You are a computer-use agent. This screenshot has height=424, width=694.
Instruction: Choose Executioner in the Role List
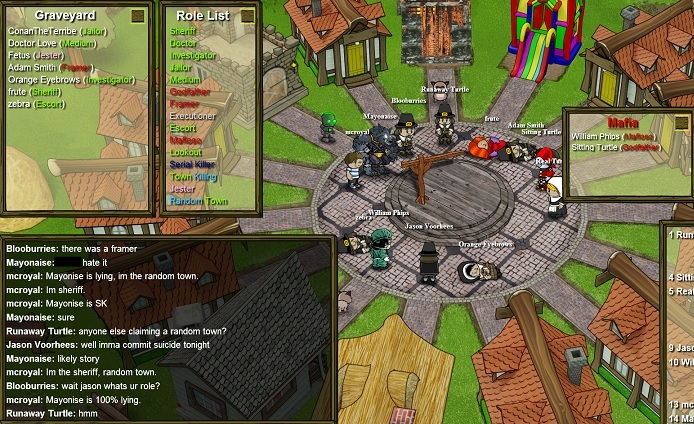point(193,116)
